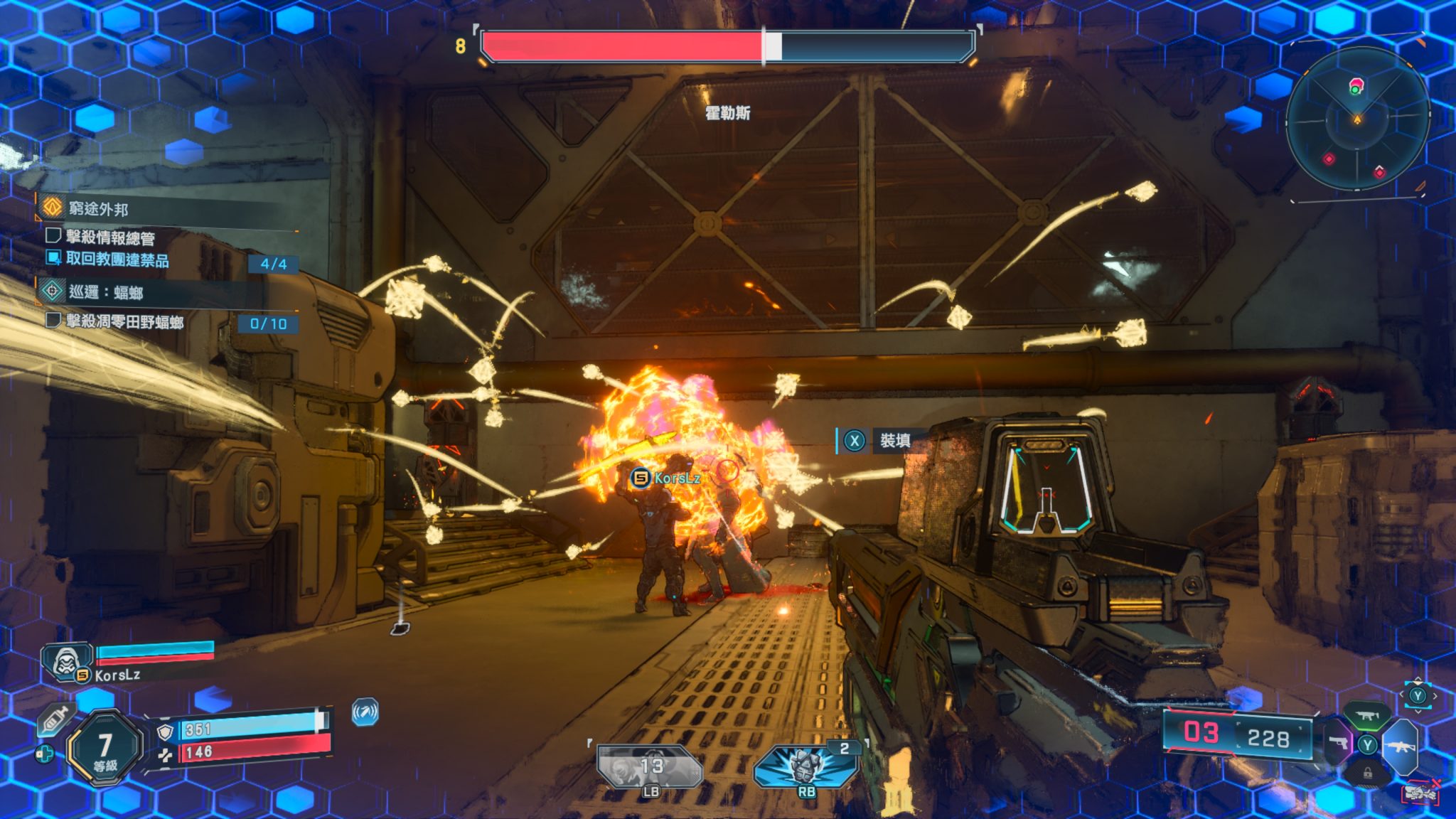
Task: Open the 巡邏：蝠螂 patrol quest header
Action: pyautogui.click(x=105, y=292)
